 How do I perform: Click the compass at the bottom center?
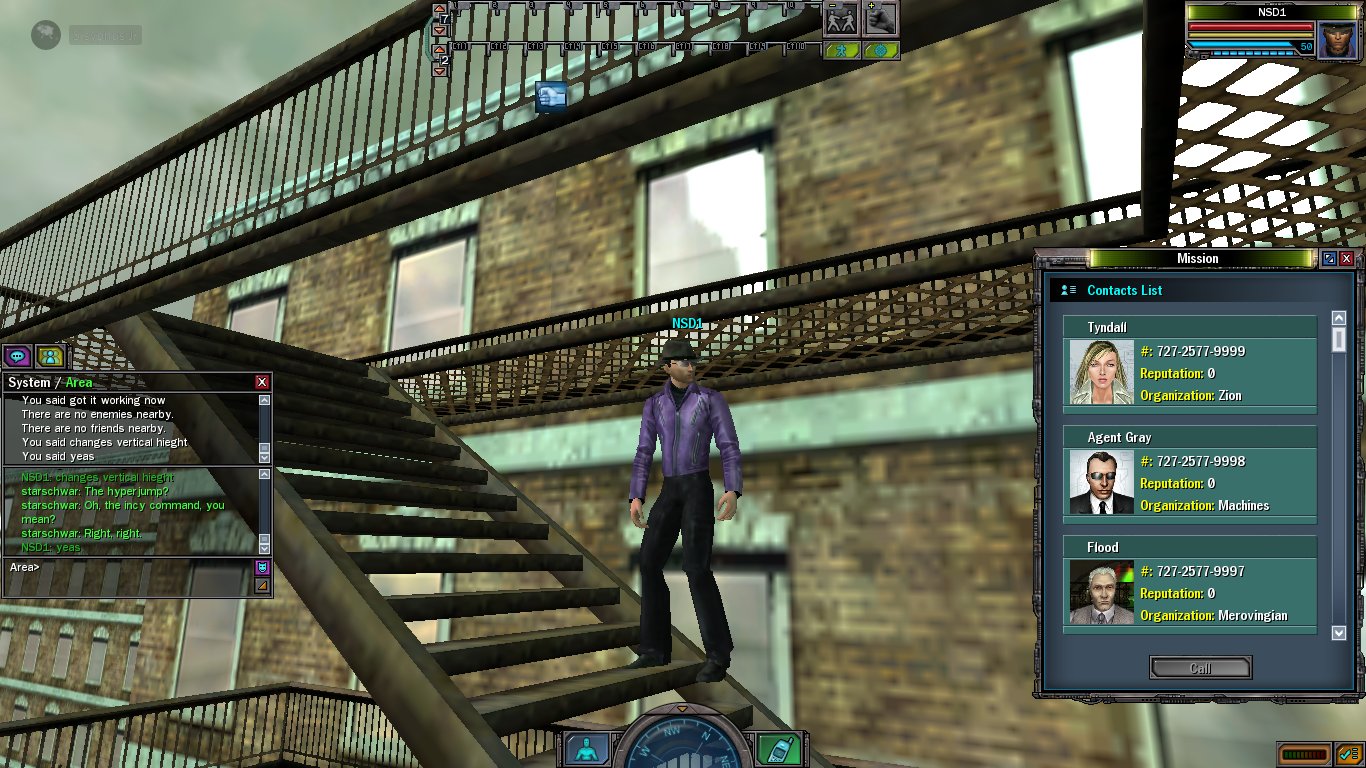(682, 744)
